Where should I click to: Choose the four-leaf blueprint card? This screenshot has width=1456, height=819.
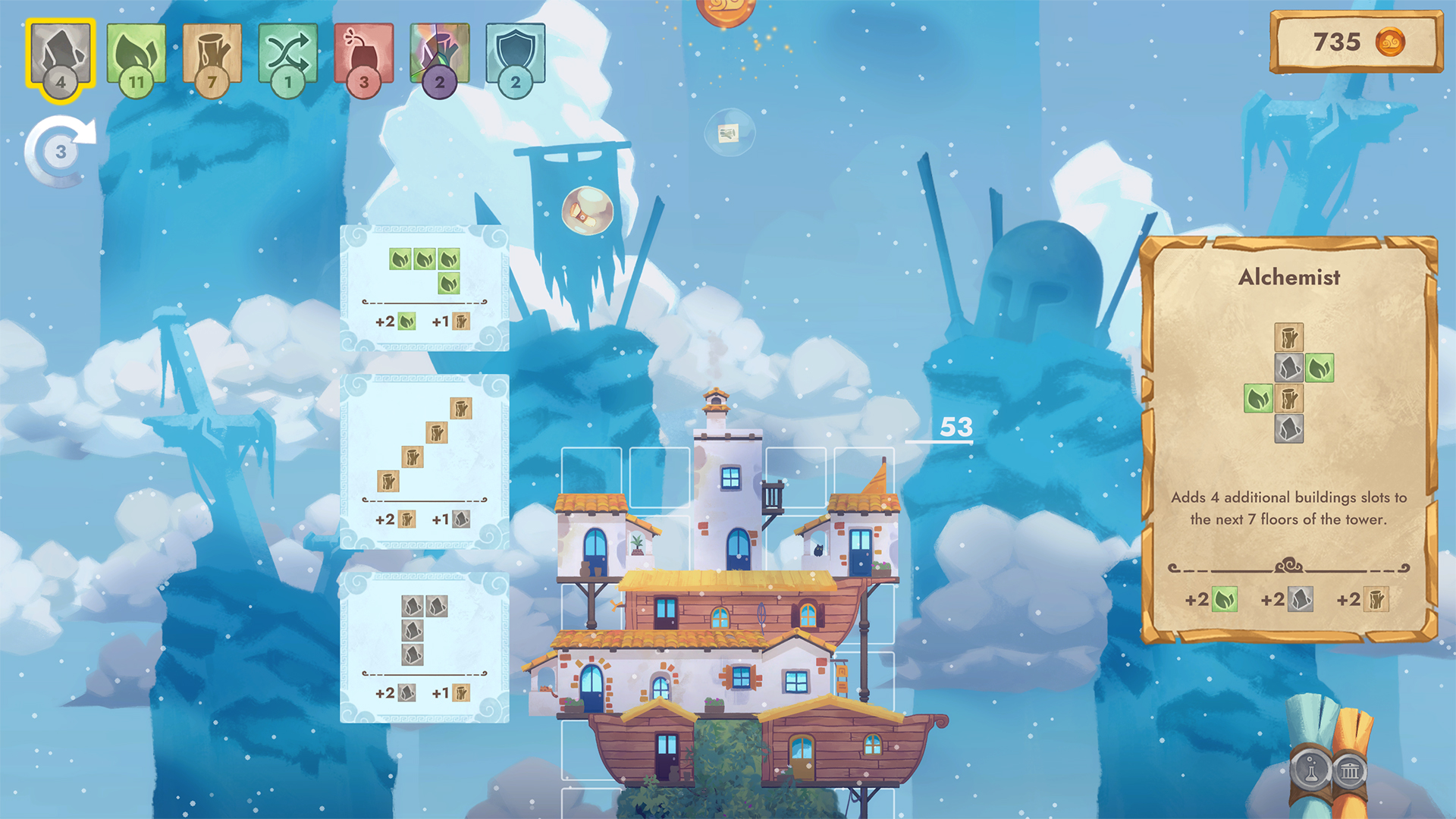click(x=425, y=288)
